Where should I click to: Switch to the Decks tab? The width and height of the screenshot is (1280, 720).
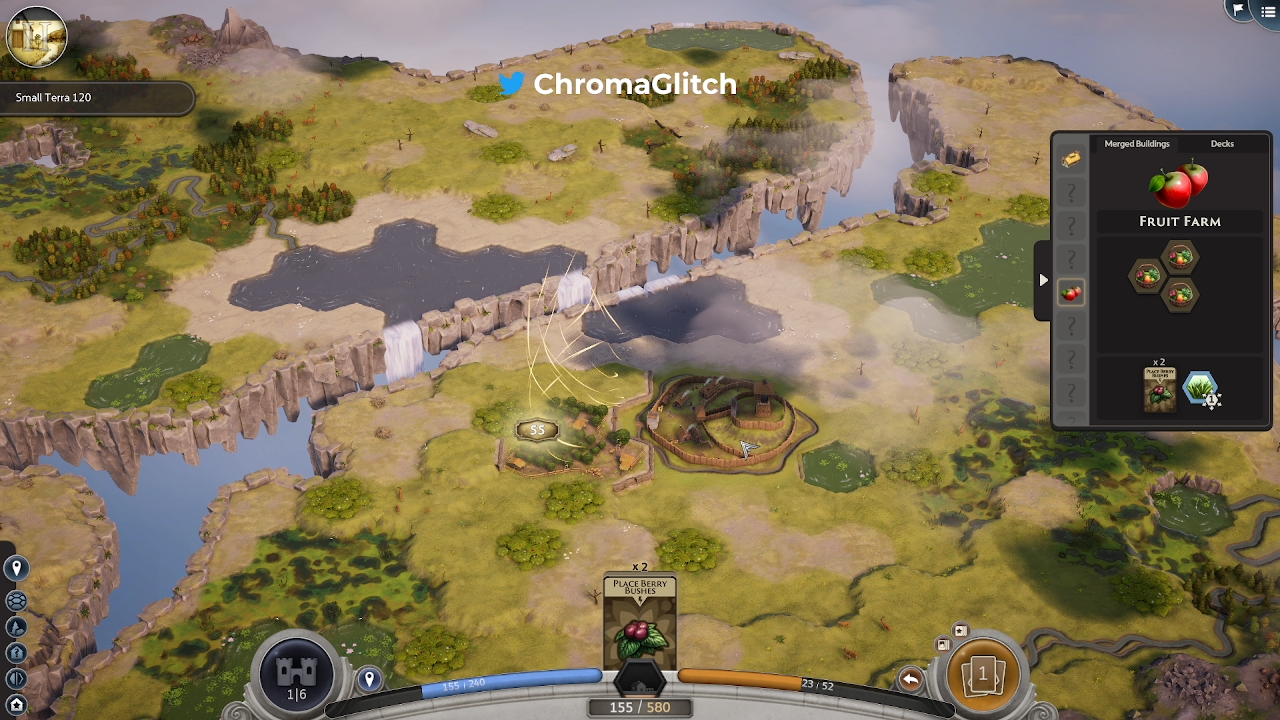pyautogui.click(x=1221, y=143)
